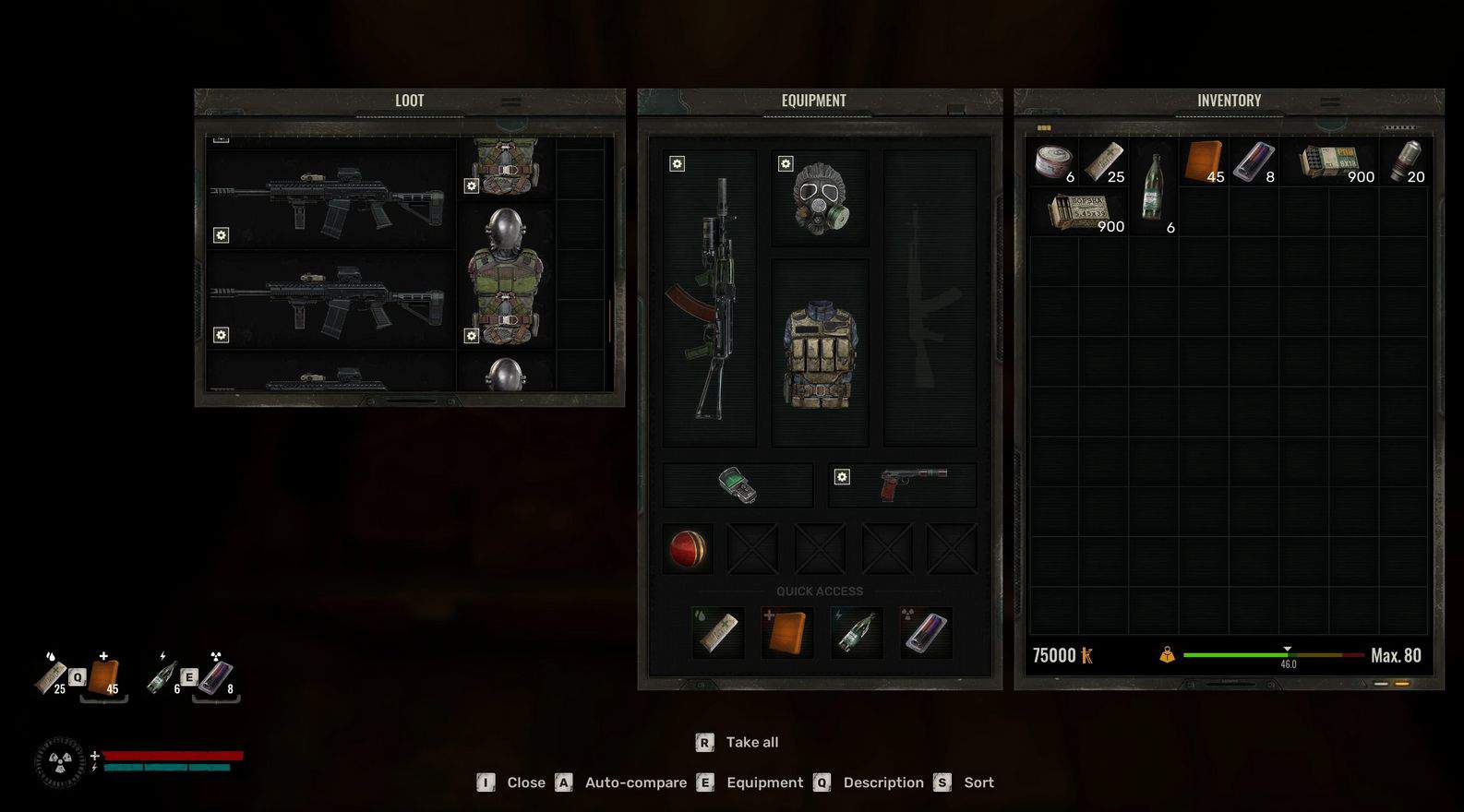1464x812 pixels.
Task: Click the equipped gas mask
Action: (820, 198)
